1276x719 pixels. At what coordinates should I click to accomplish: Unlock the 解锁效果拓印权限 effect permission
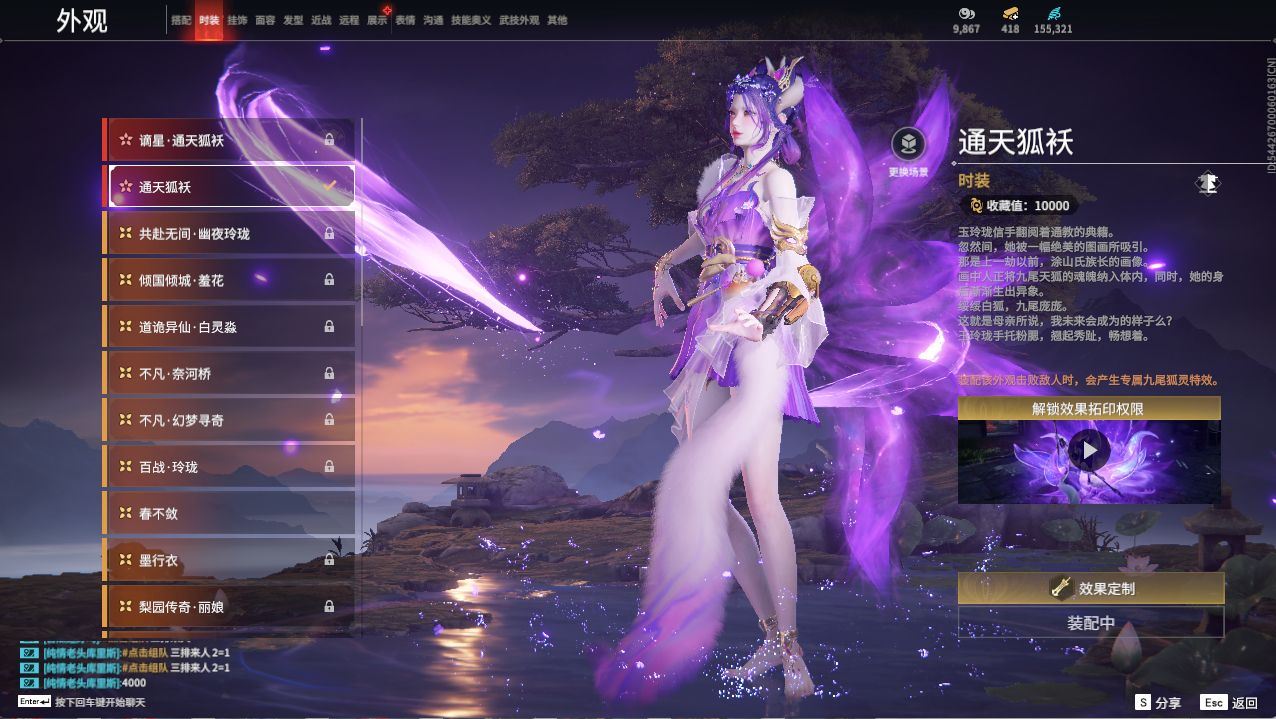click(1089, 408)
